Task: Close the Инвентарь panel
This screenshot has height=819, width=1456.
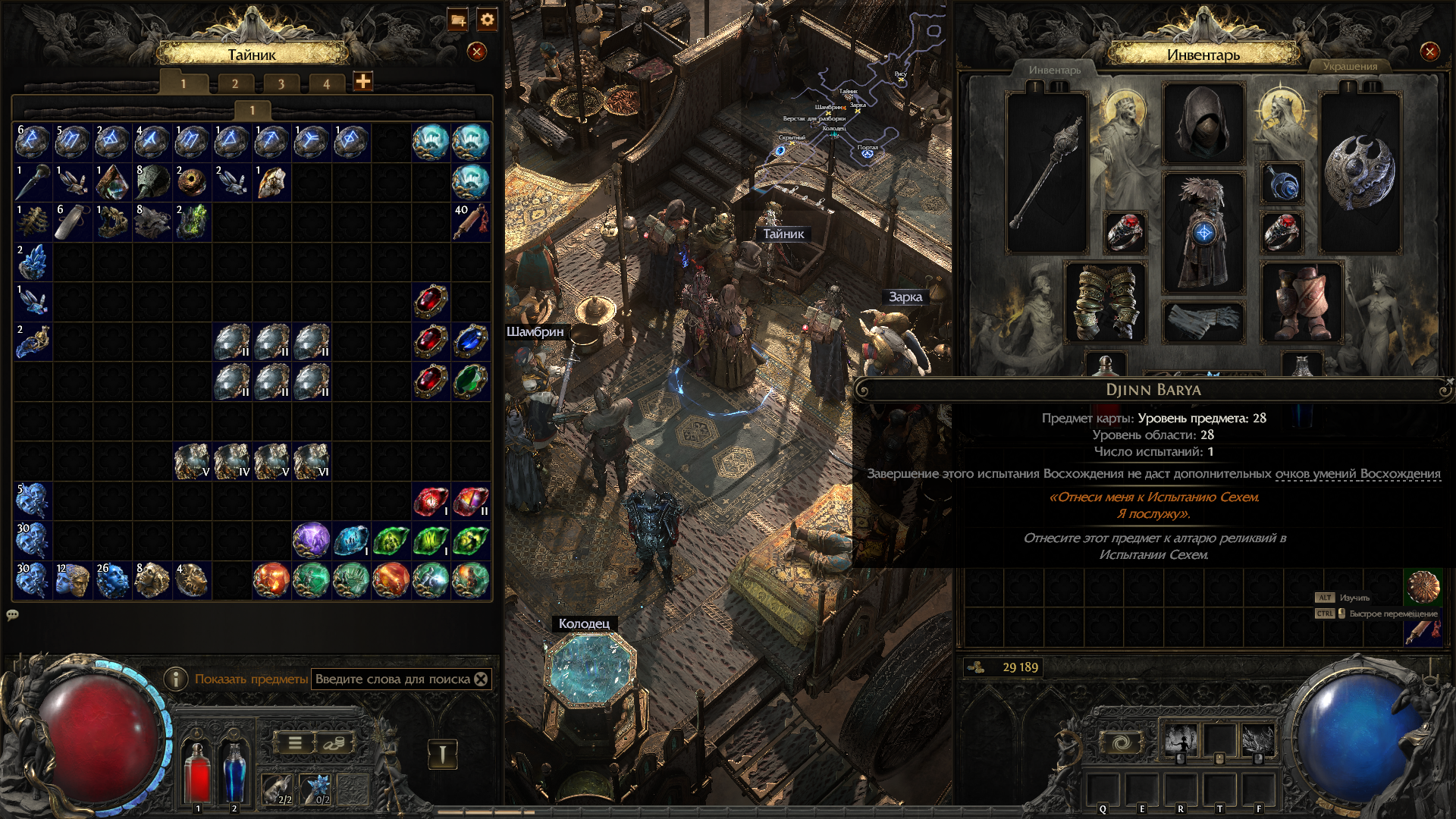Action: [x=1429, y=52]
